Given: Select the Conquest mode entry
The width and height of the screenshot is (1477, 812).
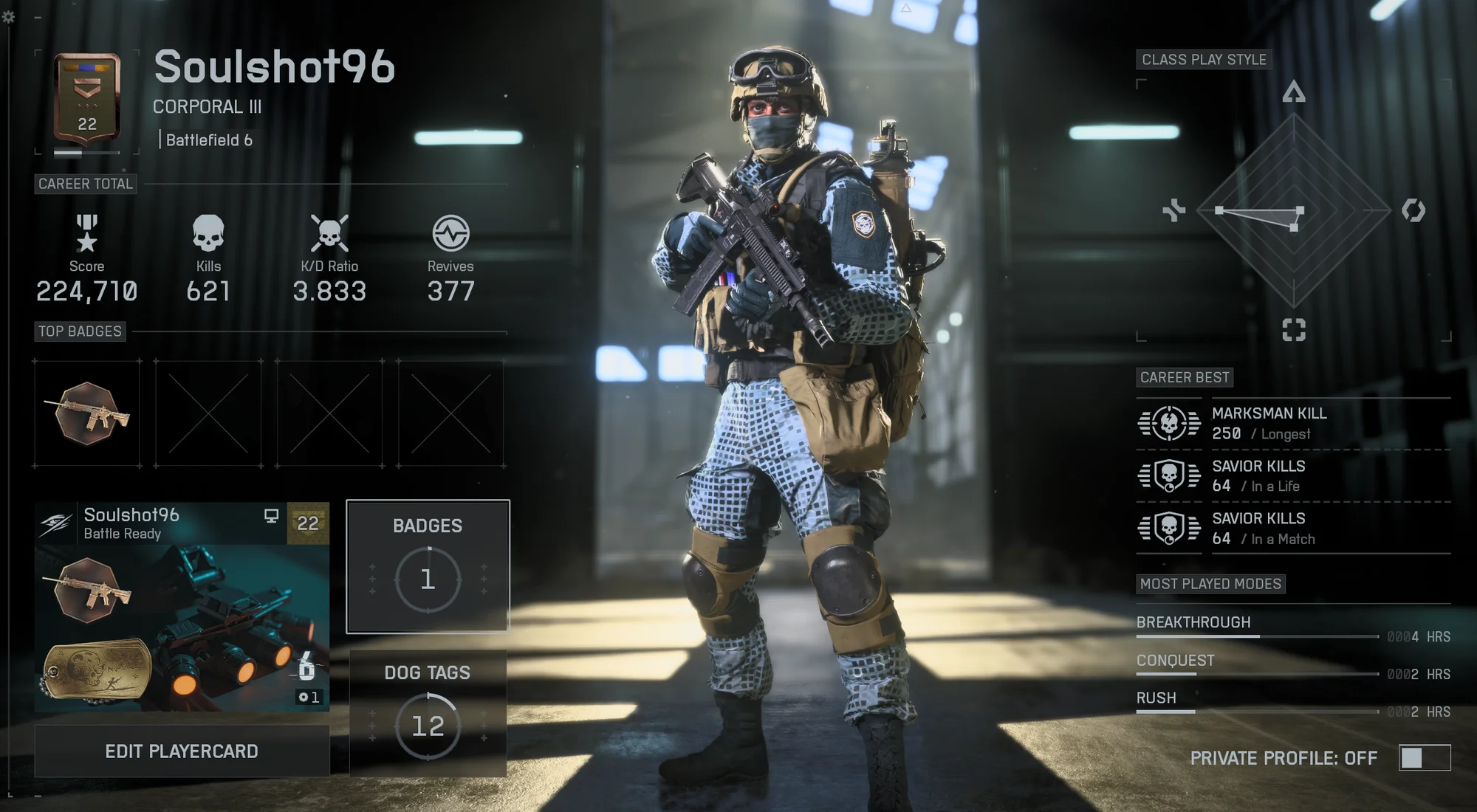Looking at the screenshot, I should click(x=1175, y=661).
